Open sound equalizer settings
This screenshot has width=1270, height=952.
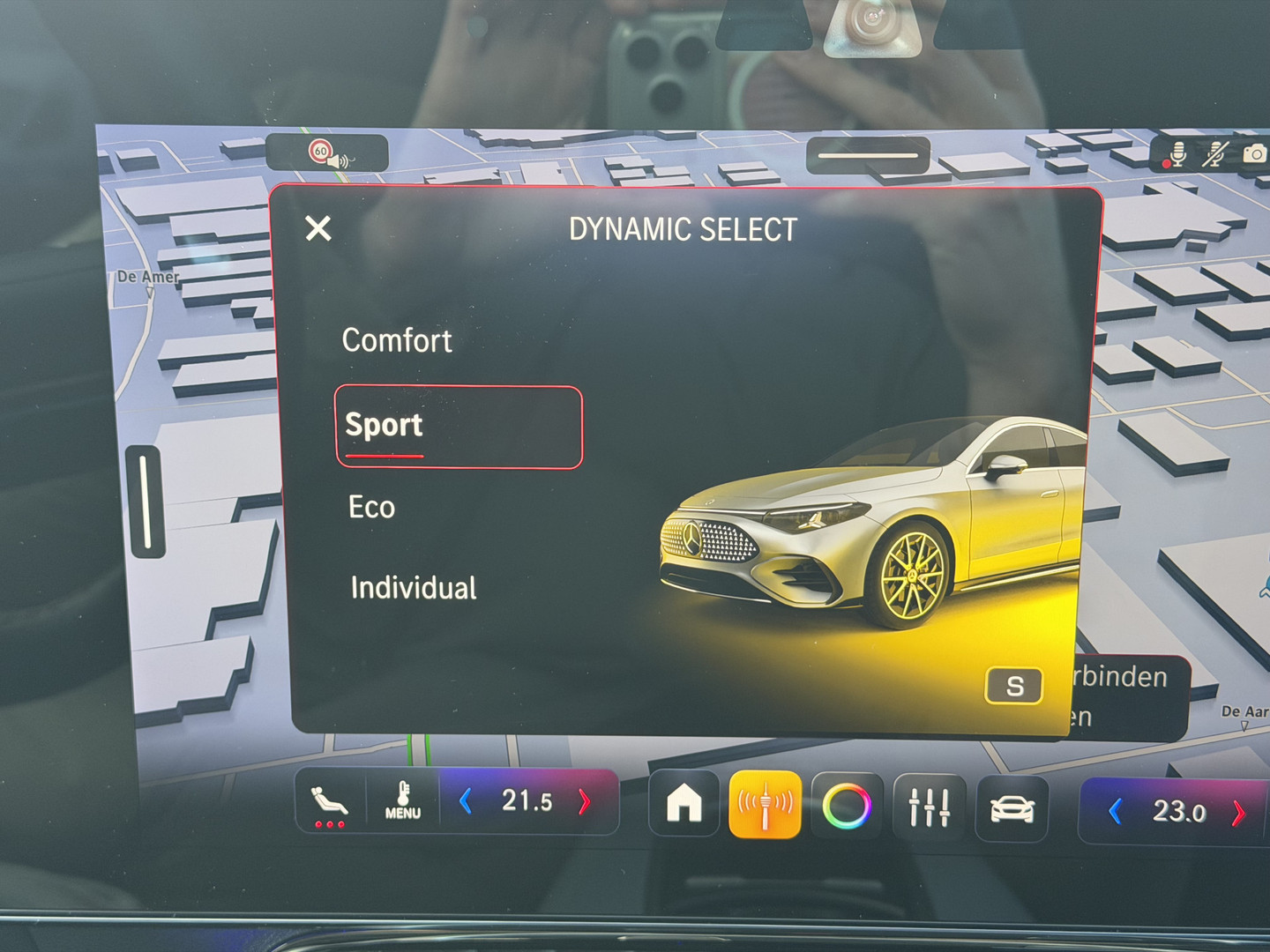click(x=930, y=802)
